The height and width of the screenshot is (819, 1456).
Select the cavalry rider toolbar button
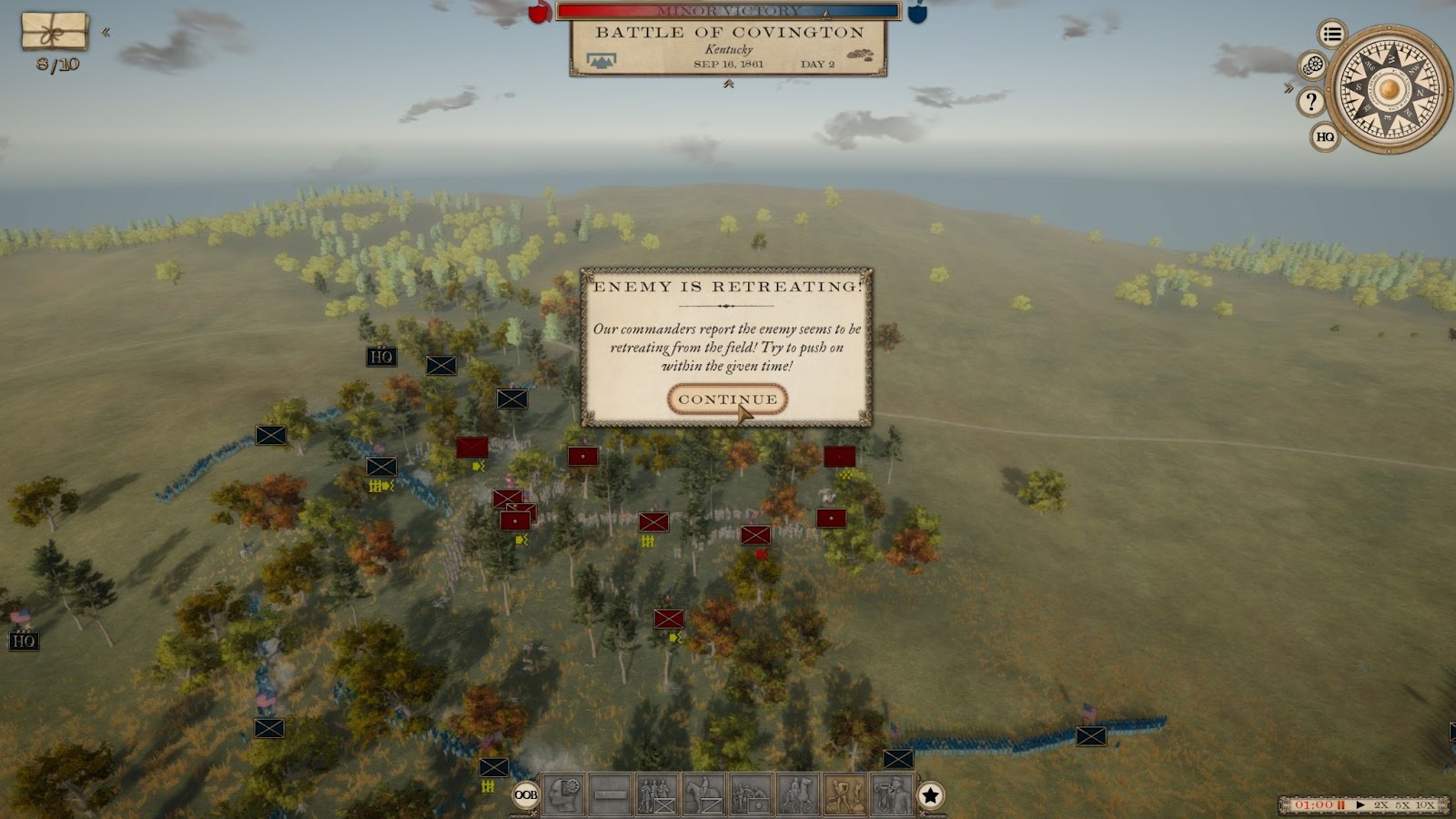coord(704,794)
